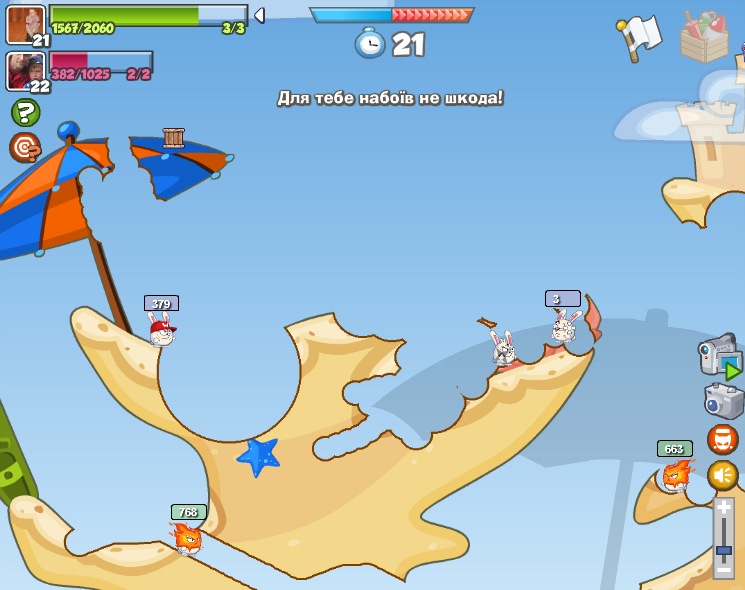Click the orange target hint button
745x590 pixels.
tap(25, 147)
